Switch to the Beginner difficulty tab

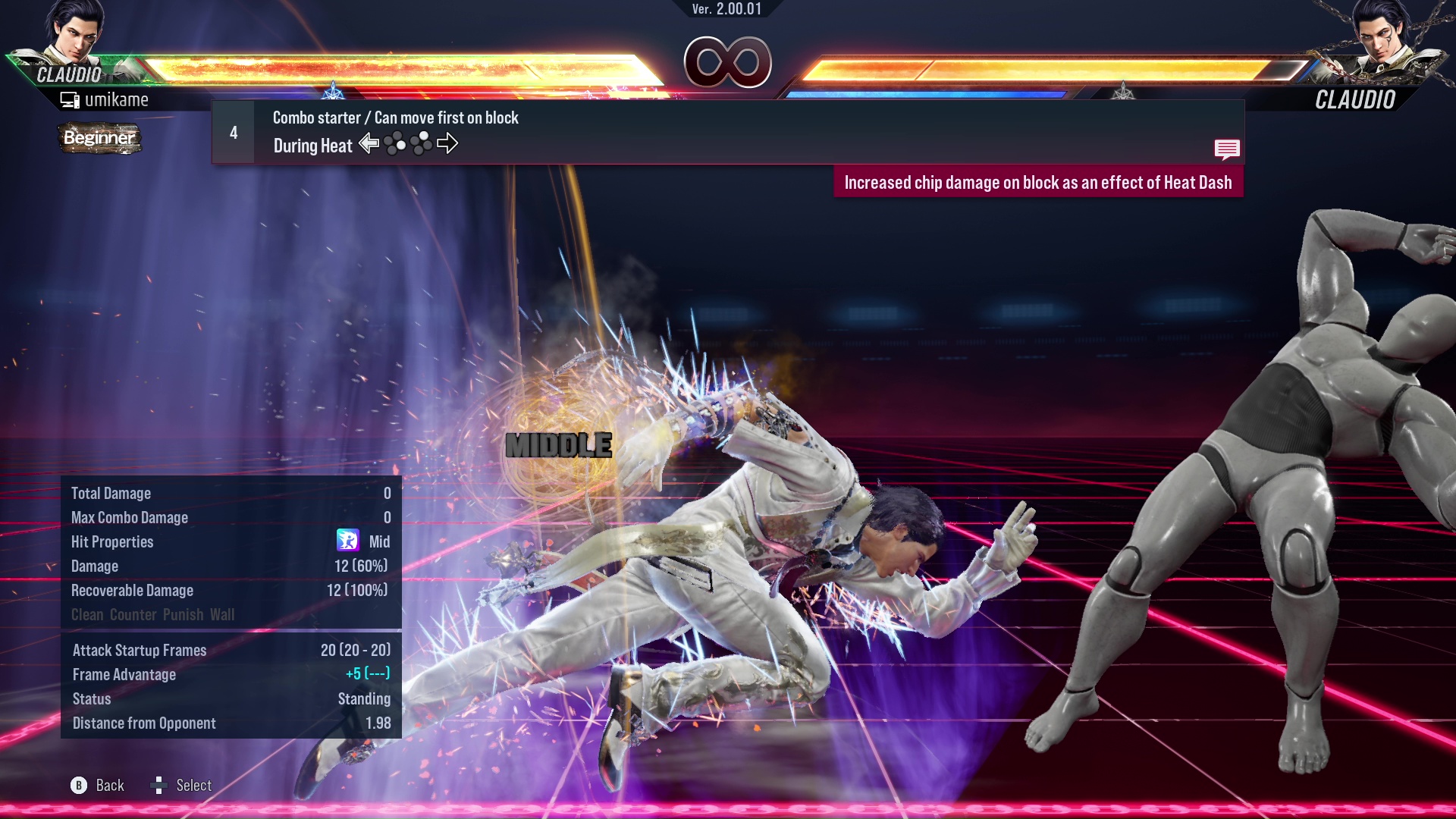pyautogui.click(x=99, y=139)
